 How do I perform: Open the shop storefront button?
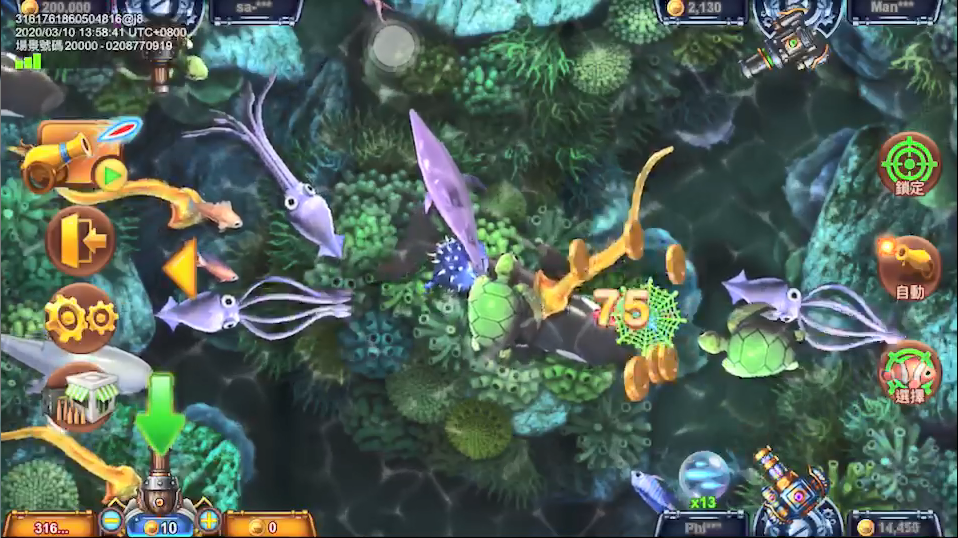(x=80, y=396)
